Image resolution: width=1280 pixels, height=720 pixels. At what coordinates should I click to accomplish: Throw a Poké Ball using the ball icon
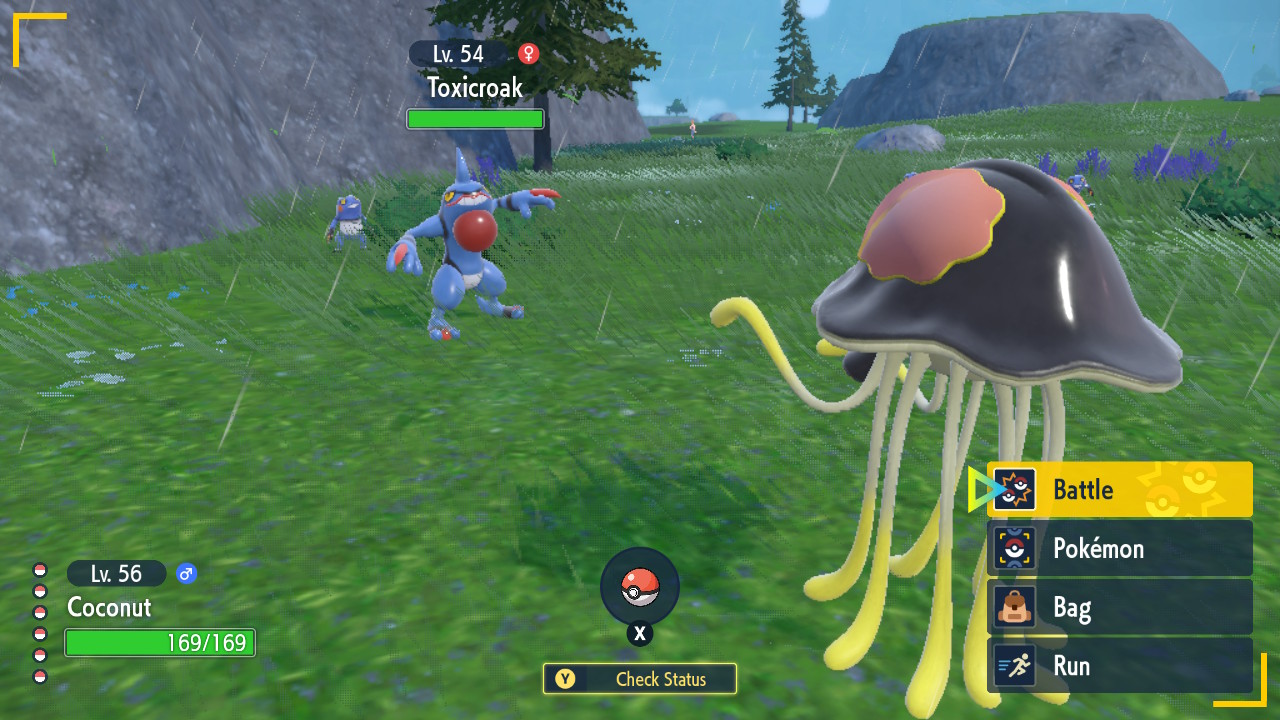pos(640,587)
